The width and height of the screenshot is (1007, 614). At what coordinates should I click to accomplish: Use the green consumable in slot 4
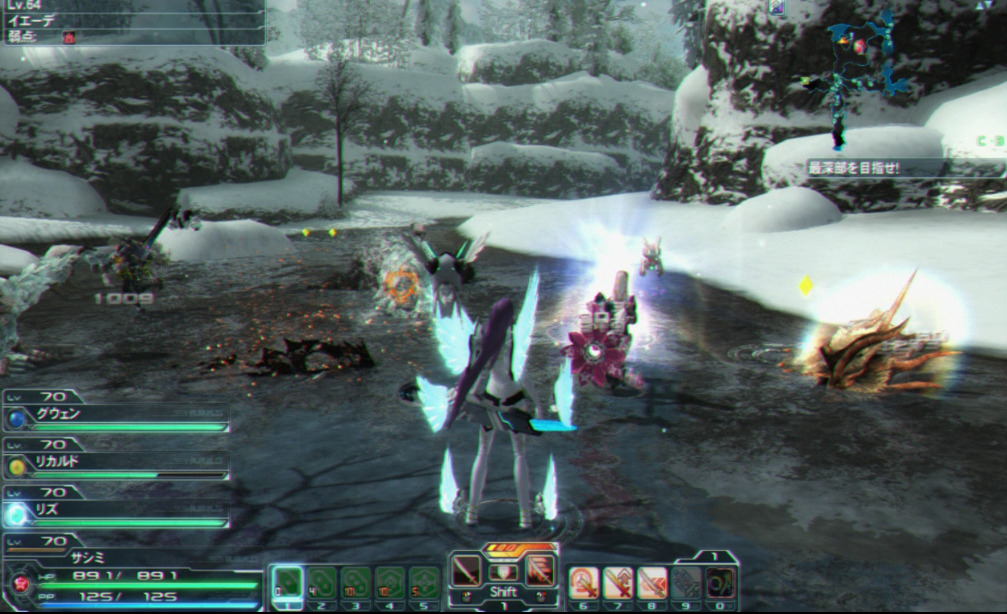pos(390,582)
